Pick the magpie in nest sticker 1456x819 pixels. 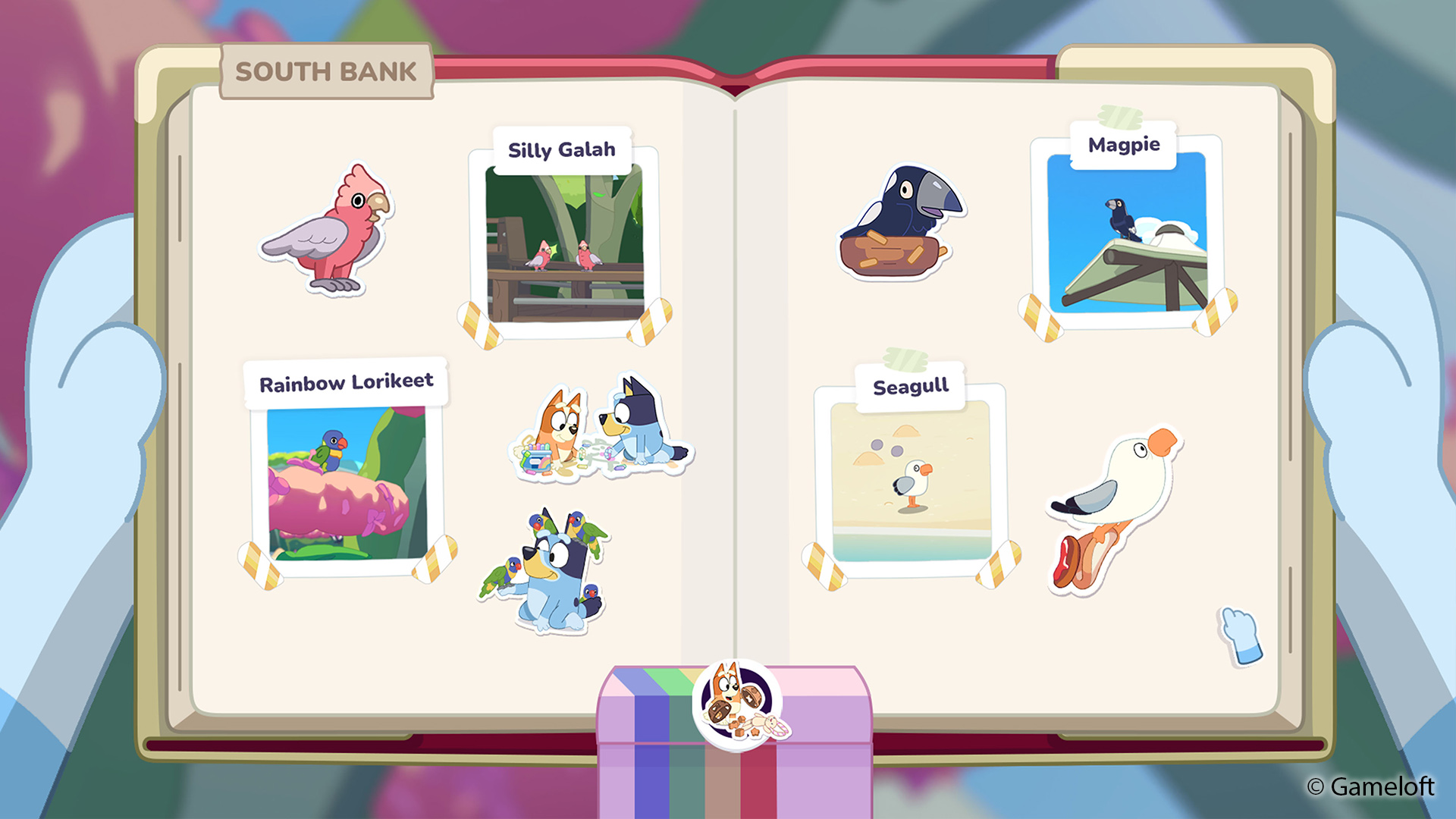point(898,223)
